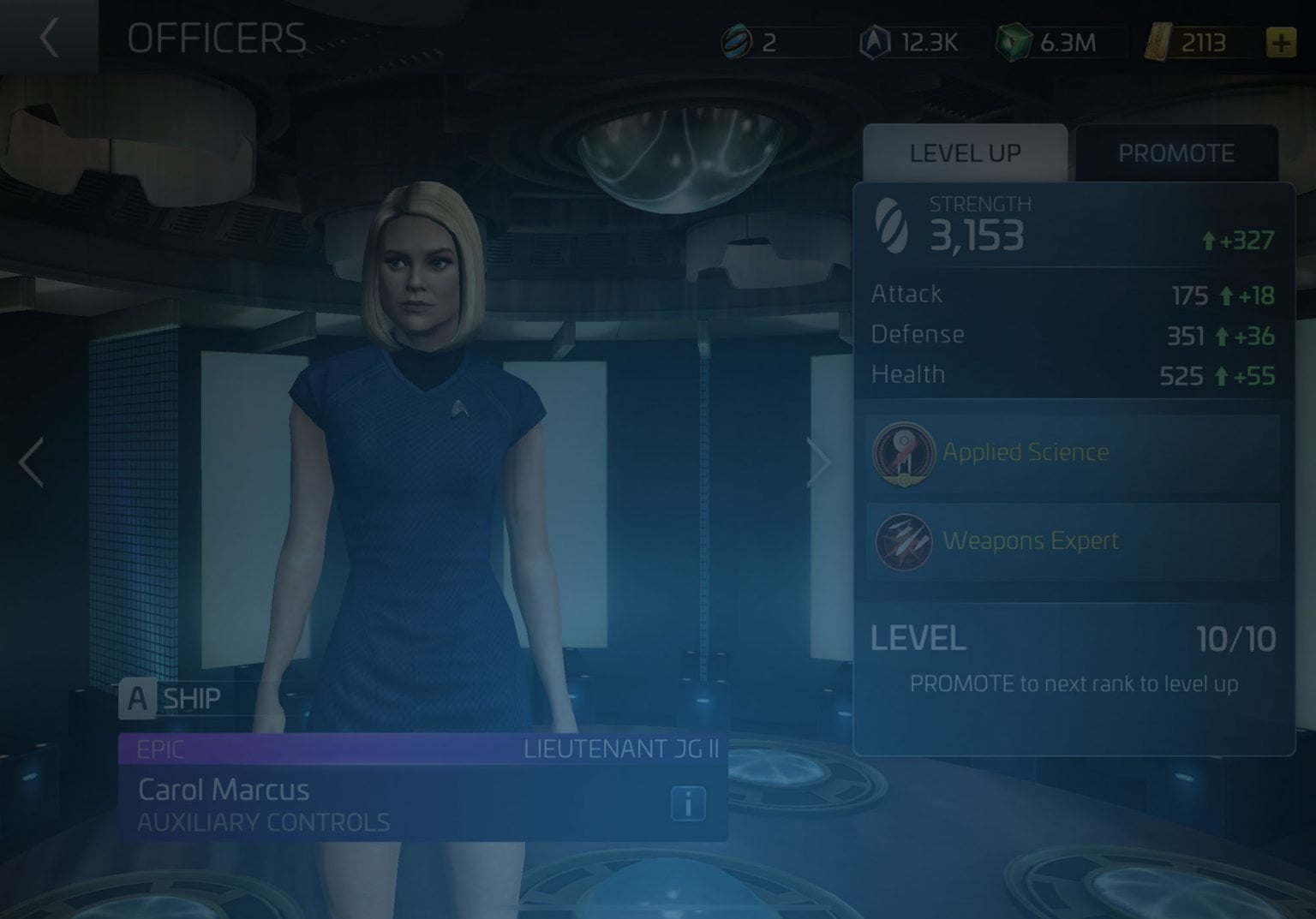Select the Weapons Expert officer ability icon
Image resolution: width=1316 pixels, height=919 pixels.
[x=906, y=541]
